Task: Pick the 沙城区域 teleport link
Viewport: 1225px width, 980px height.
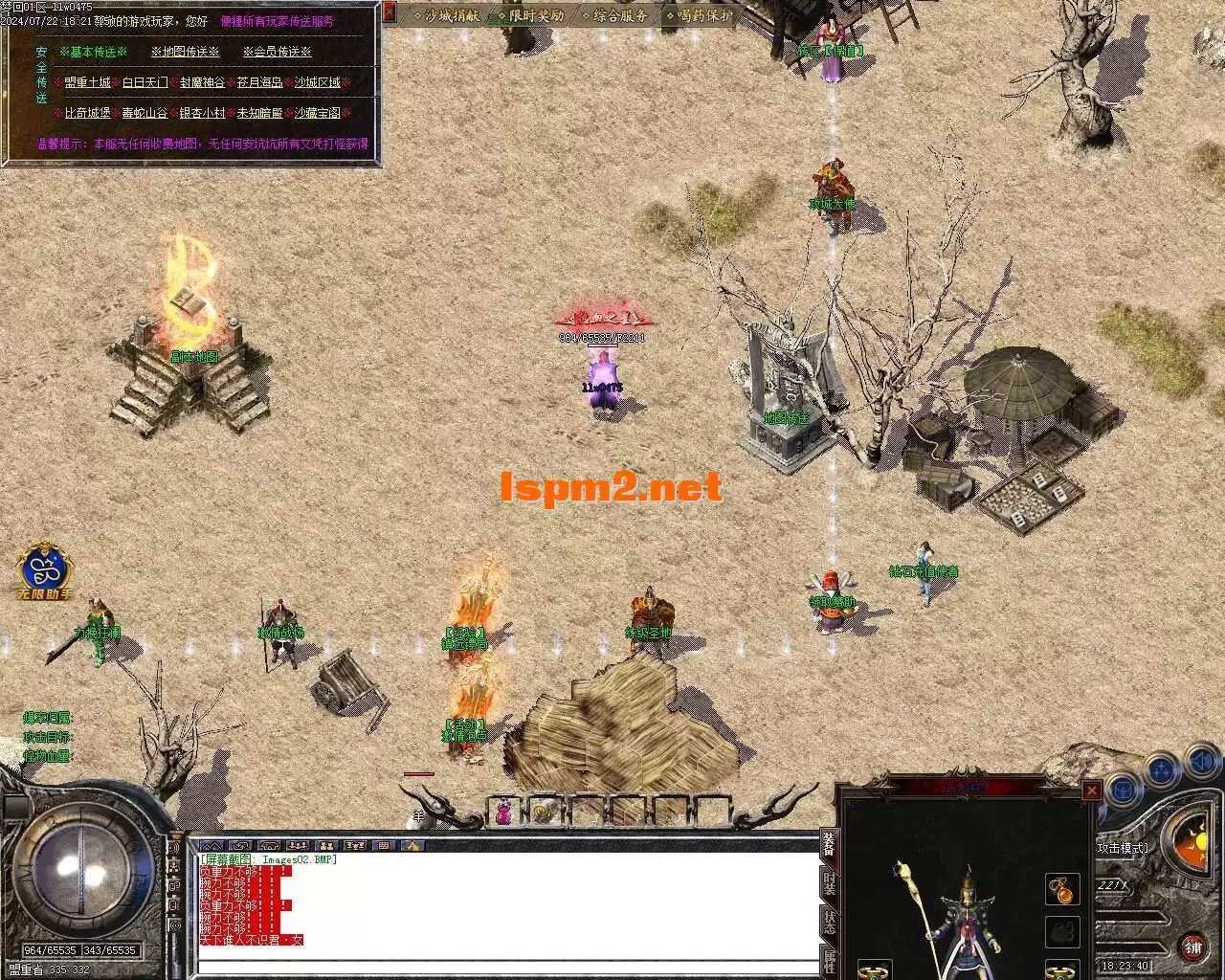Action: (x=317, y=83)
